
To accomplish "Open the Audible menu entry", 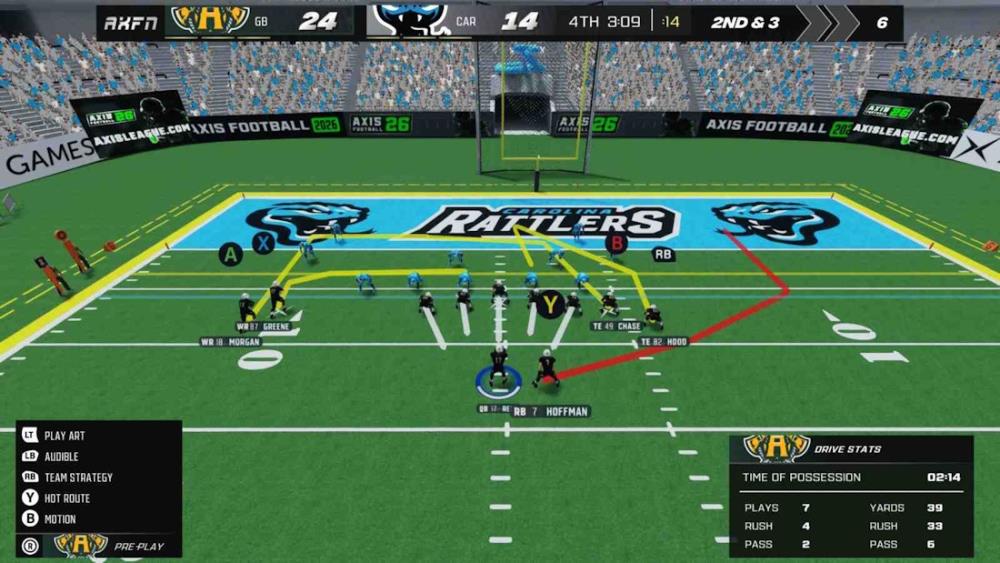I will point(60,457).
